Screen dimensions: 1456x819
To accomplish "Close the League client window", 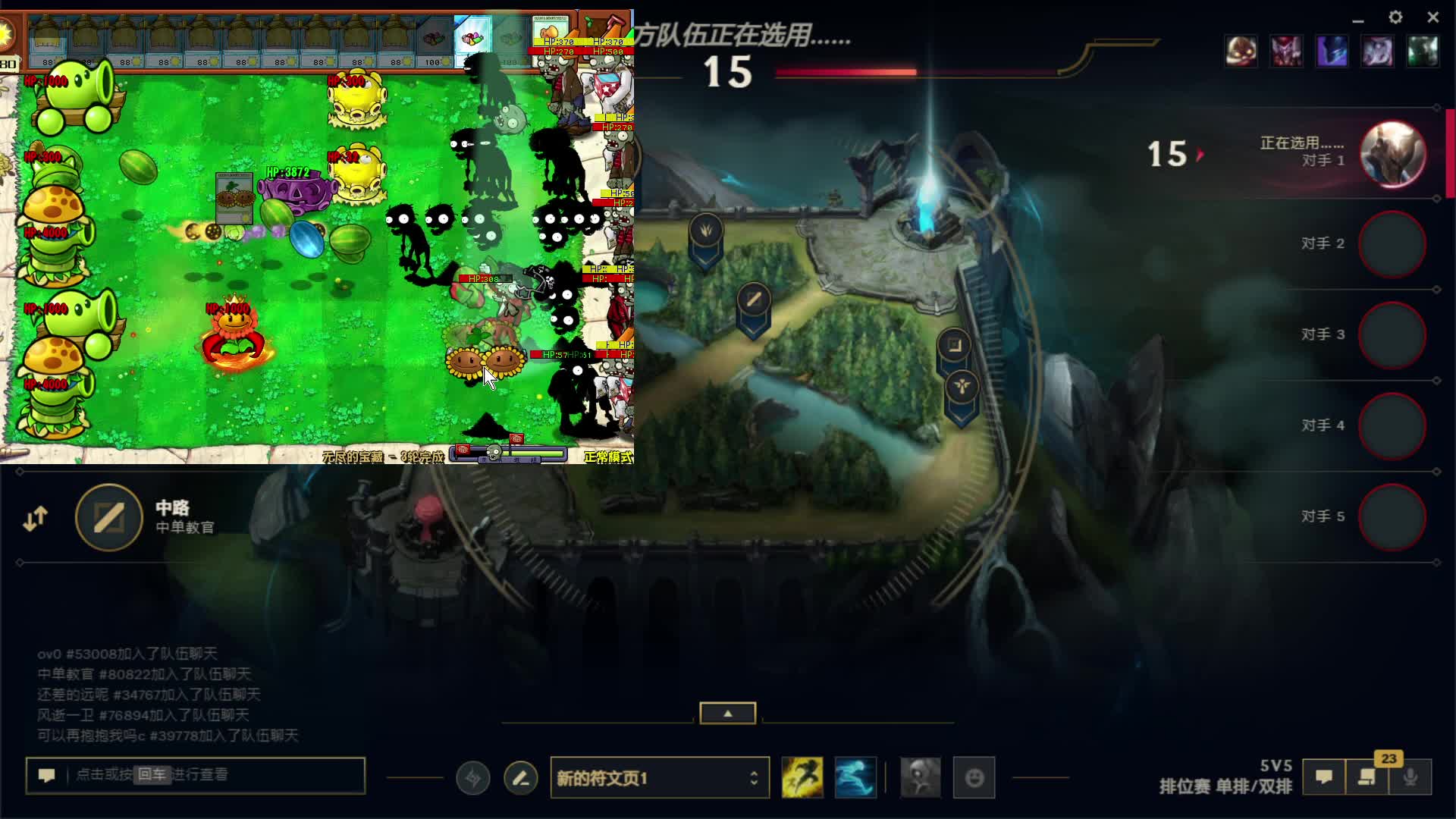I will pos(1432,17).
